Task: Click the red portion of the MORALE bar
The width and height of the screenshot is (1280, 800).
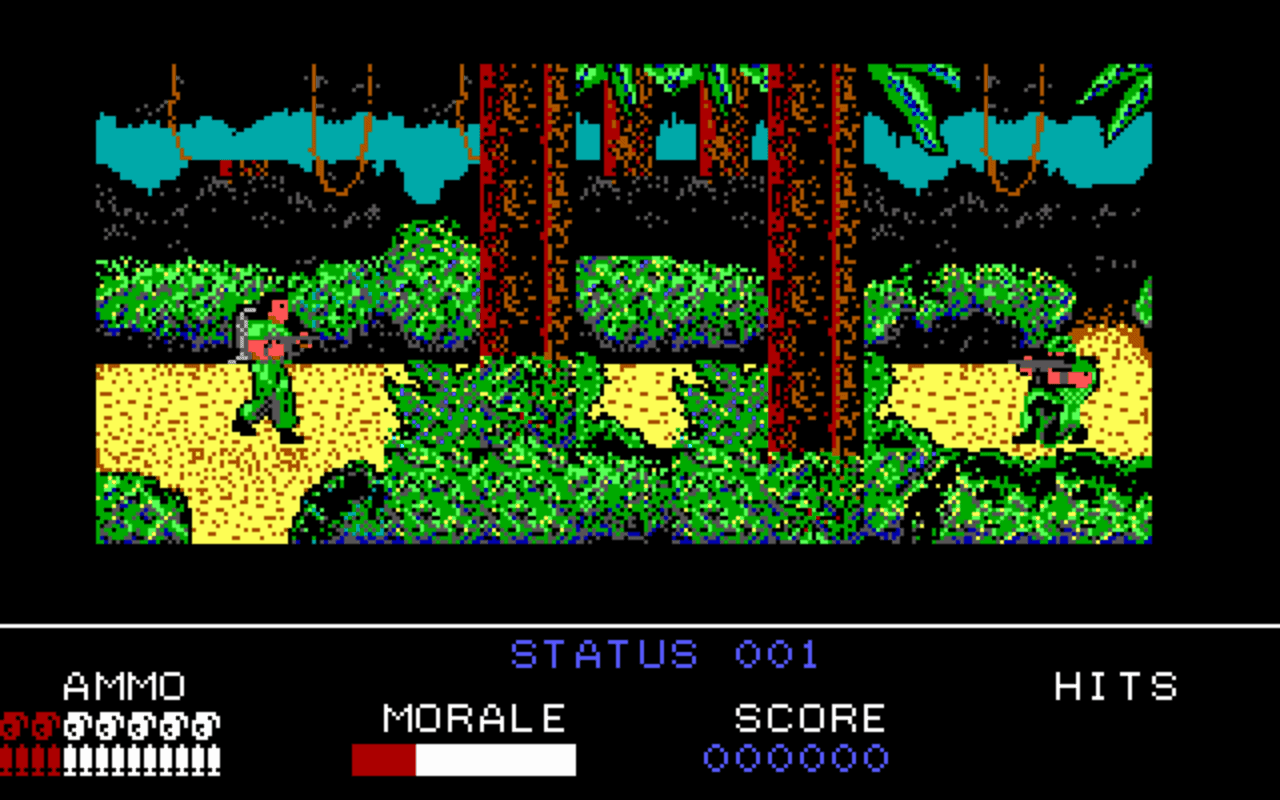Action: 385,760
